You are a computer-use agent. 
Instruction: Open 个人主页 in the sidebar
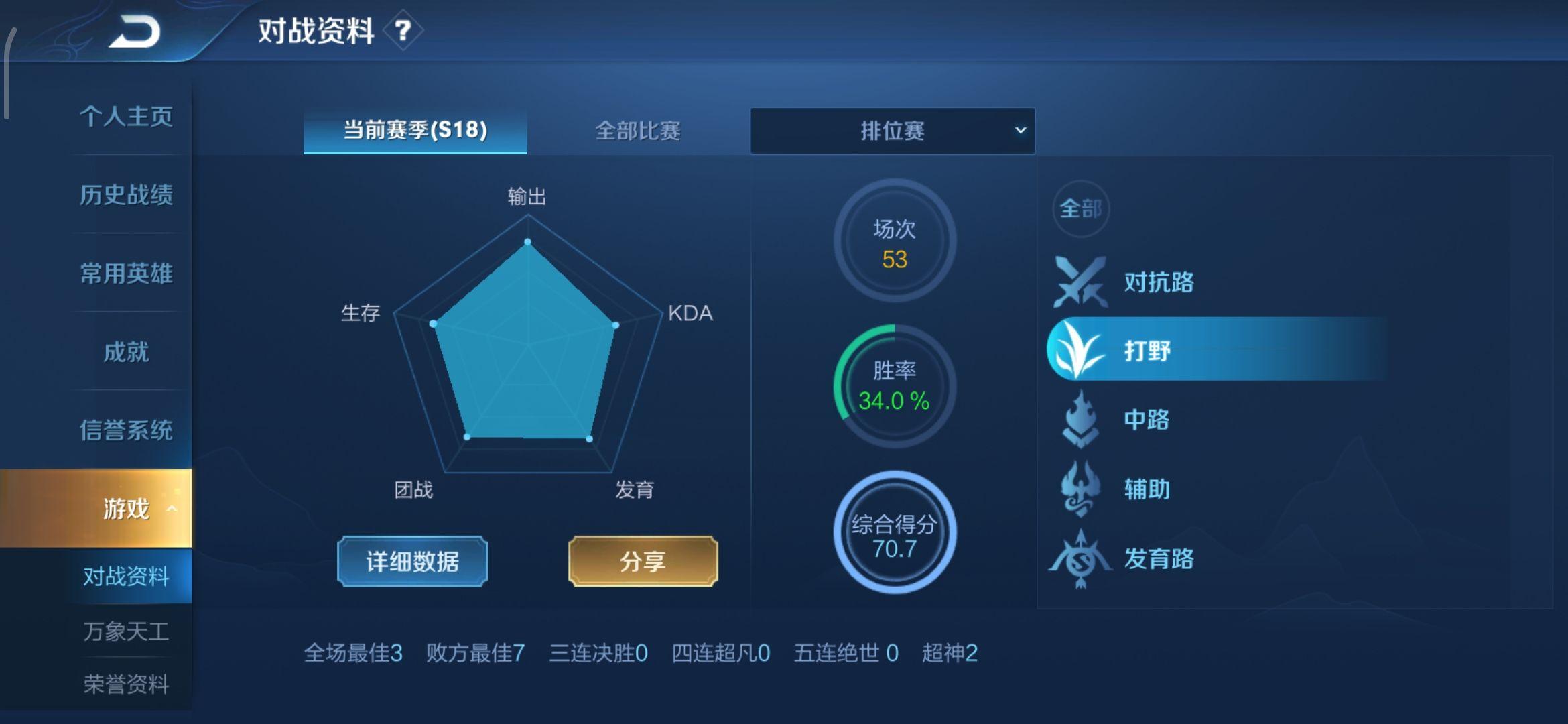(x=126, y=117)
